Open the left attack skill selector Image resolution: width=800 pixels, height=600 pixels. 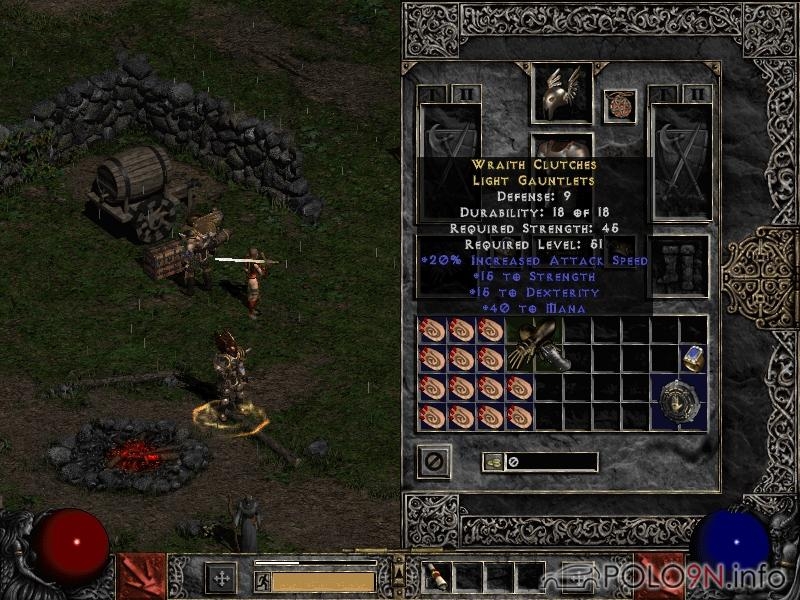pyautogui.click(x=142, y=576)
